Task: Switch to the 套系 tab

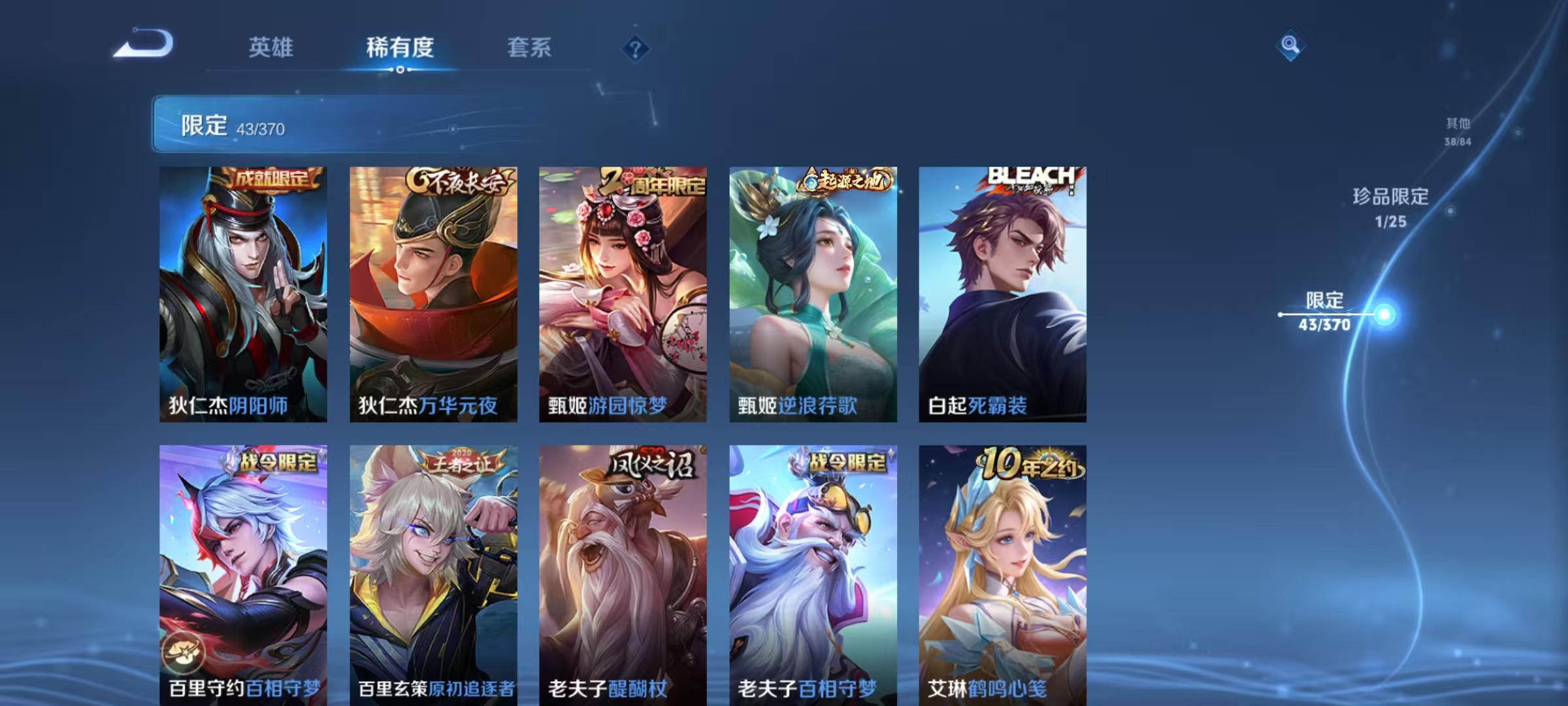Action: pos(530,47)
